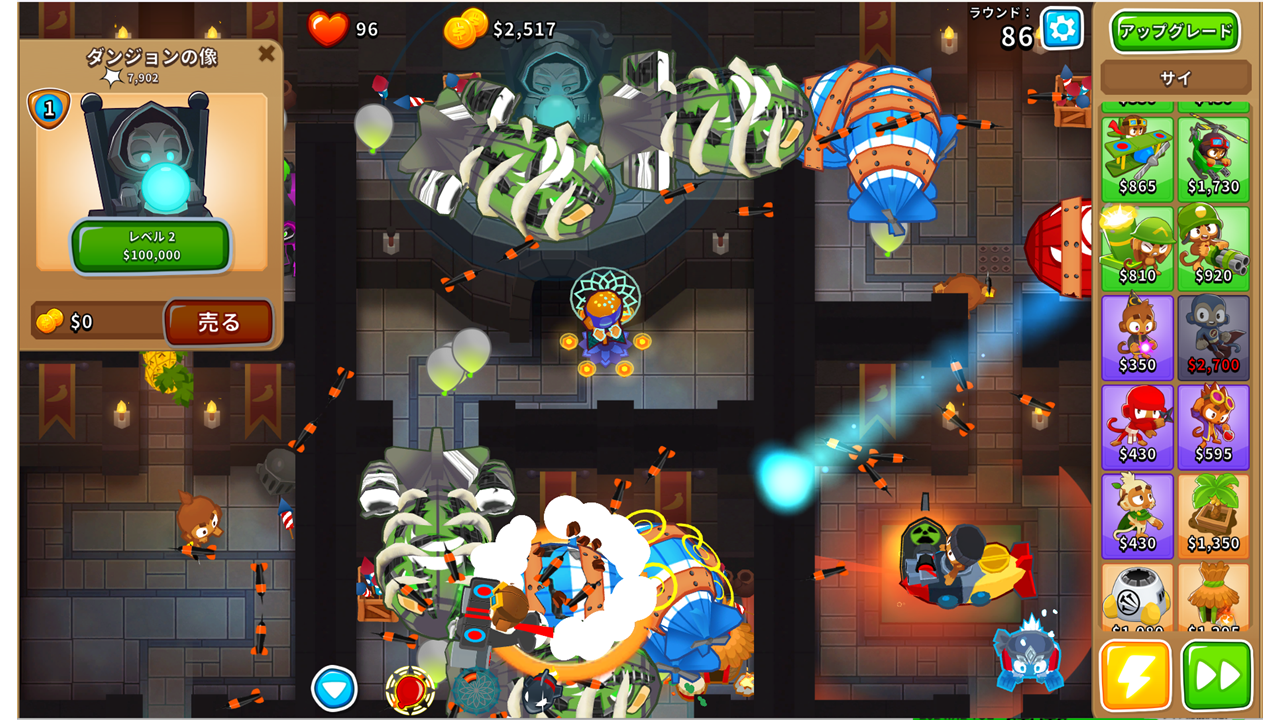Viewport: 1280px width, 720px height.
Task: Close the Dungeon Statue info panel
Action: [x=266, y=54]
